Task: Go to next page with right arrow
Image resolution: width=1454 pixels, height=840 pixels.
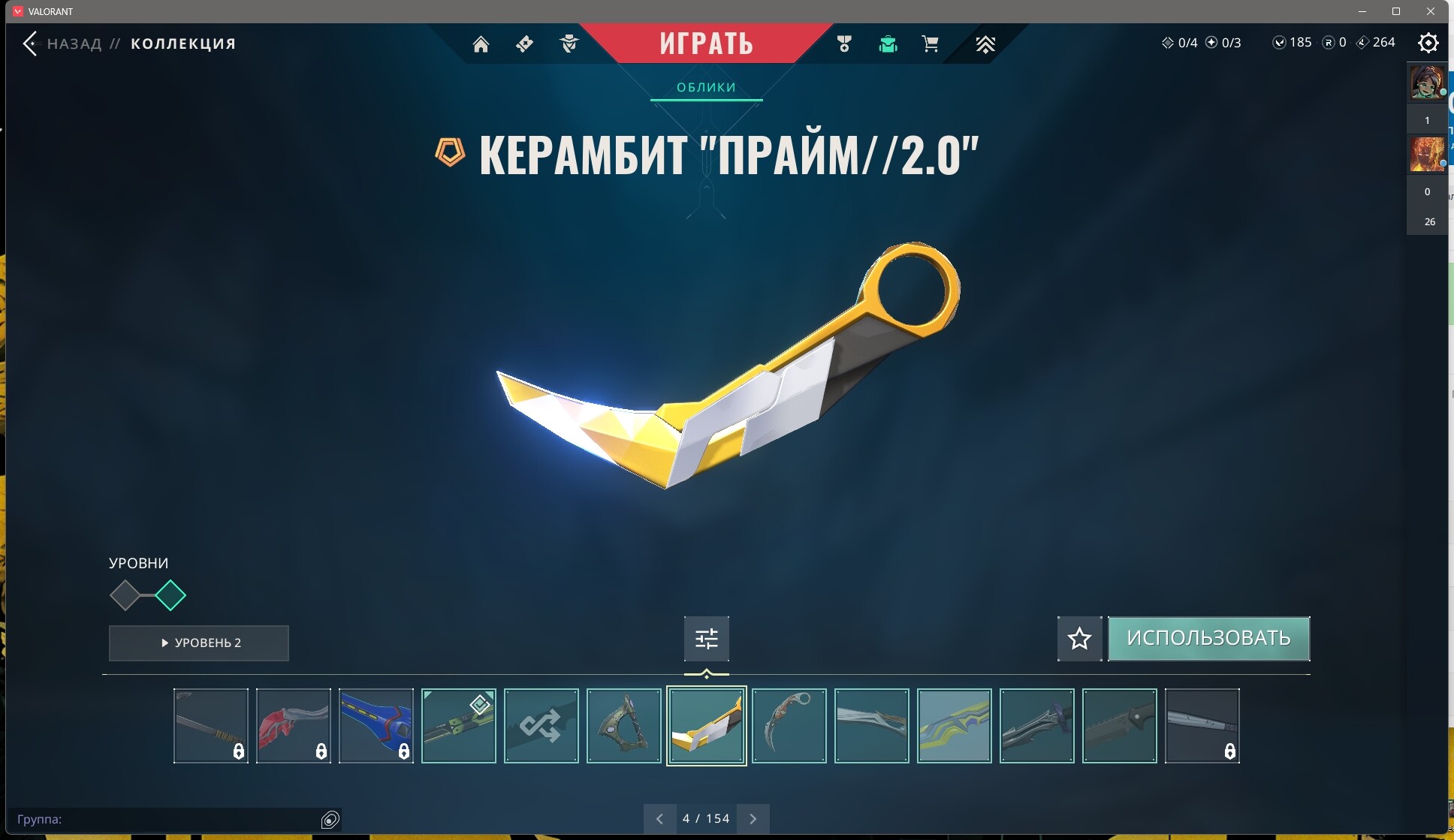Action: coord(754,818)
